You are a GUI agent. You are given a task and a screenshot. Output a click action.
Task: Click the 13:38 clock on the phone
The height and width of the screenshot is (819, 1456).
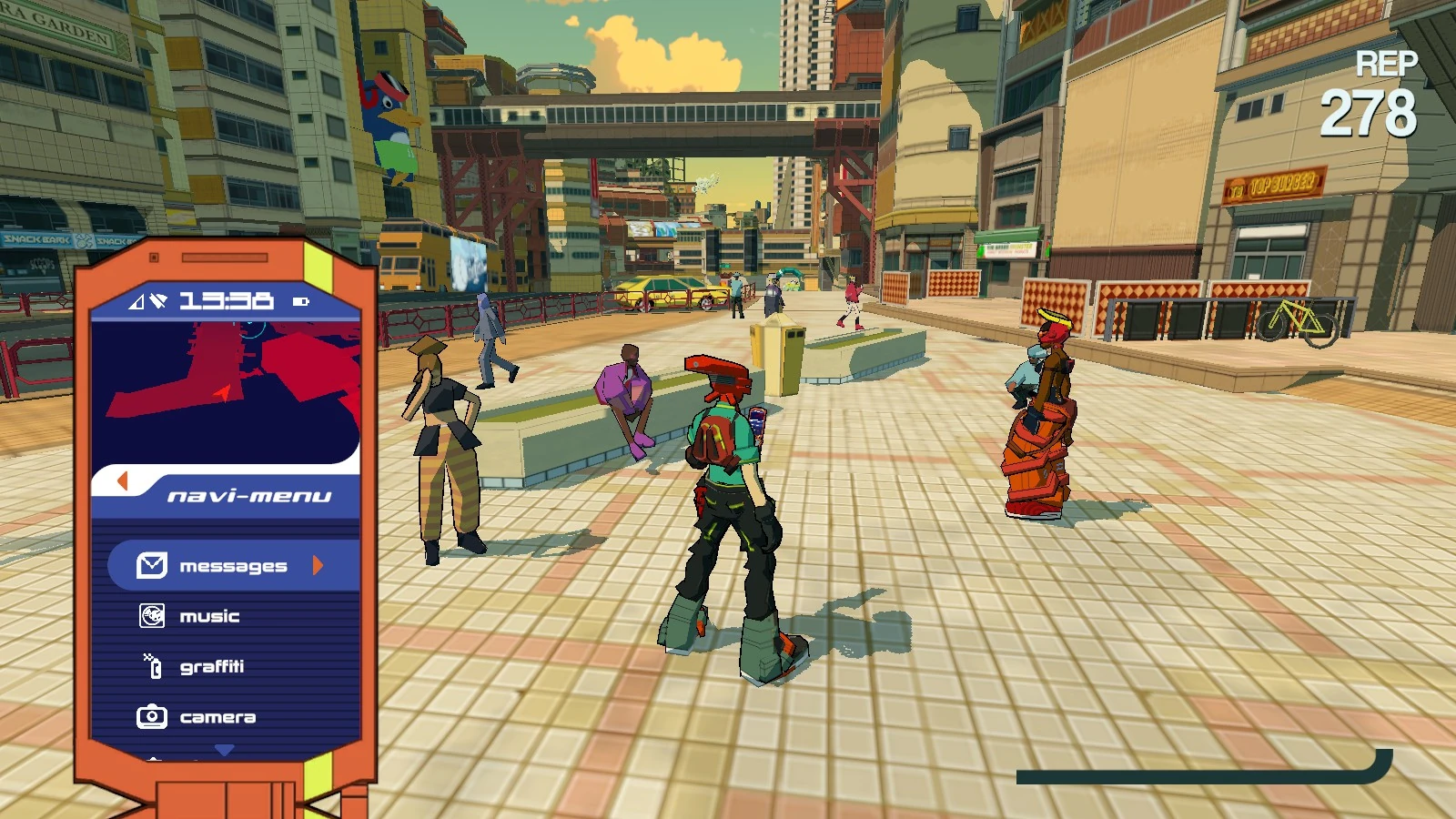[x=225, y=300]
